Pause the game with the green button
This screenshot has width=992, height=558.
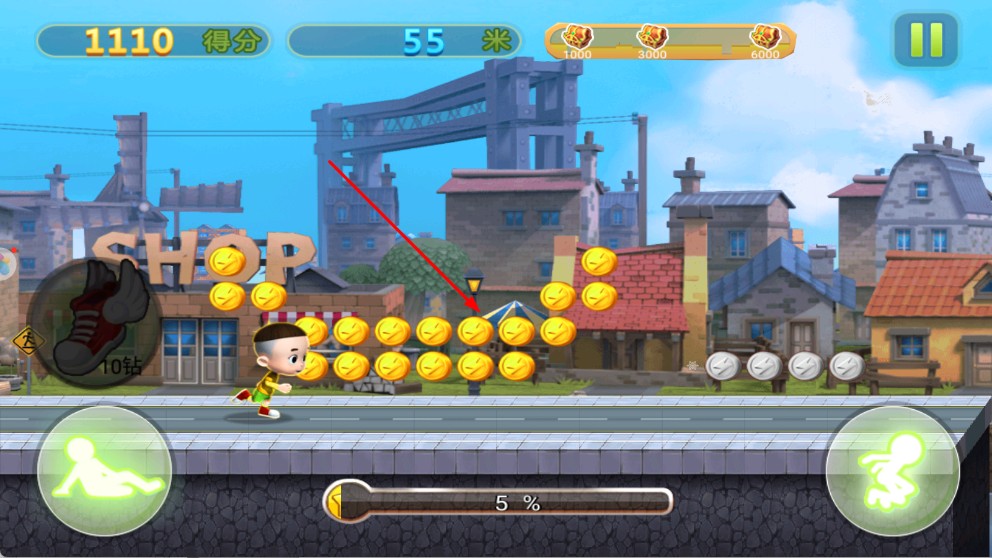(x=925, y=40)
